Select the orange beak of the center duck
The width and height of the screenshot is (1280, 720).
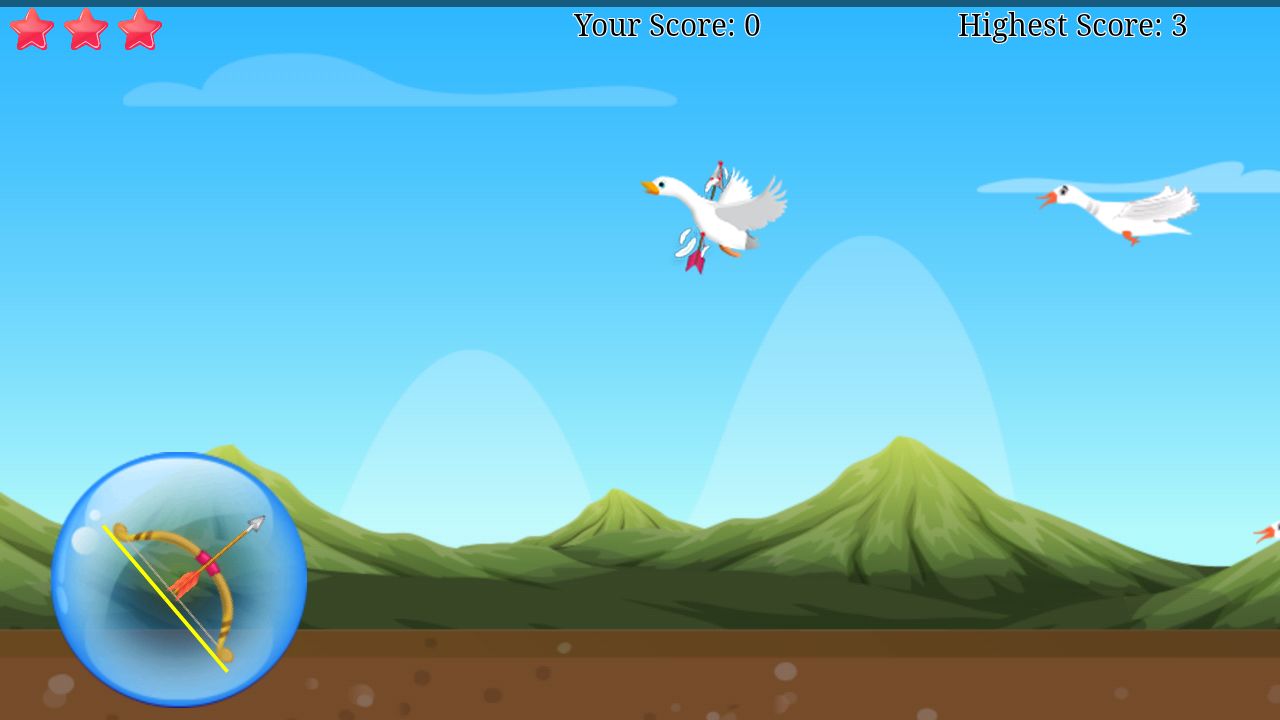(650, 186)
